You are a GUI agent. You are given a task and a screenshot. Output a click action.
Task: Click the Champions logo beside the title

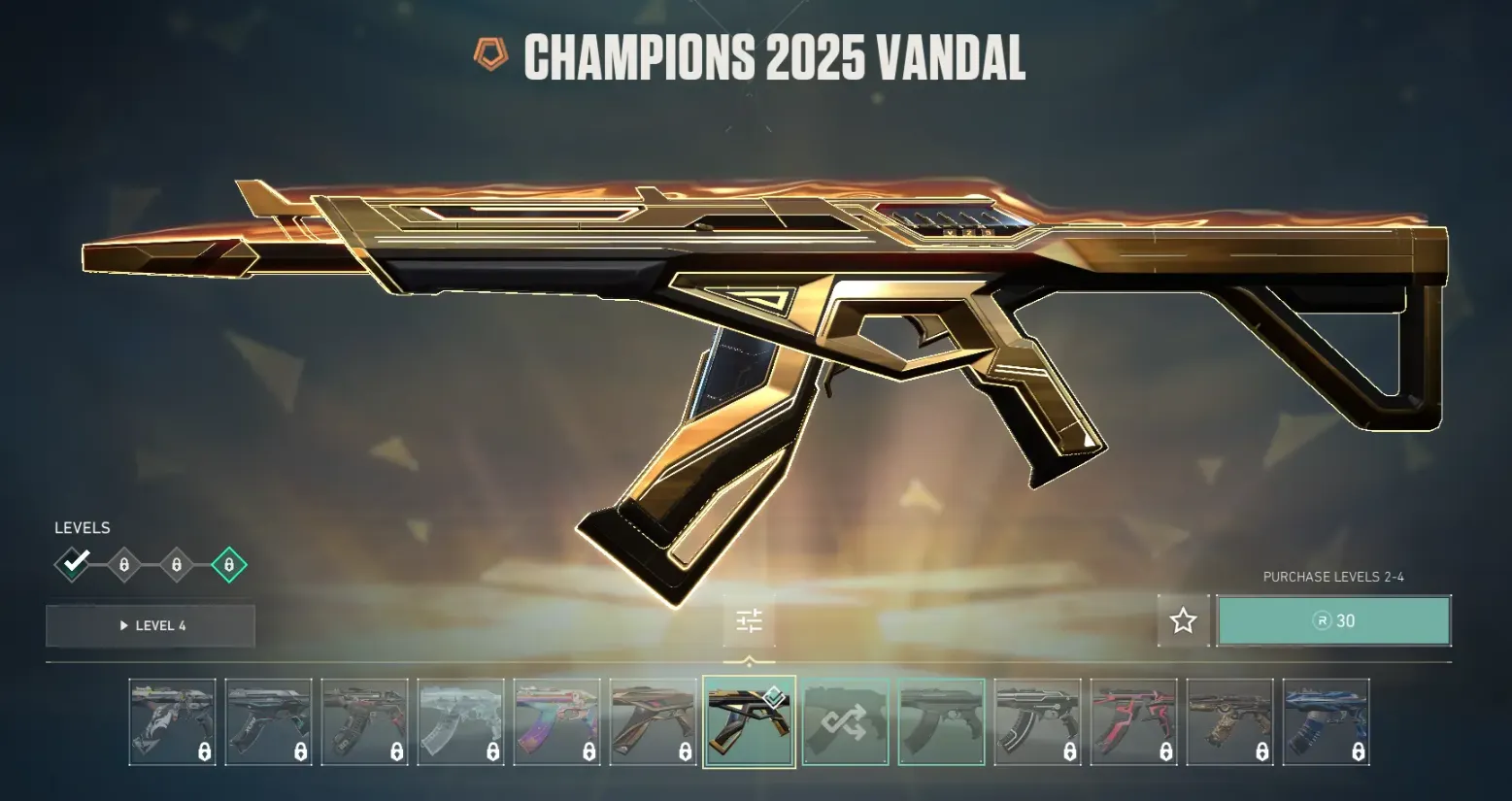[488, 57]
